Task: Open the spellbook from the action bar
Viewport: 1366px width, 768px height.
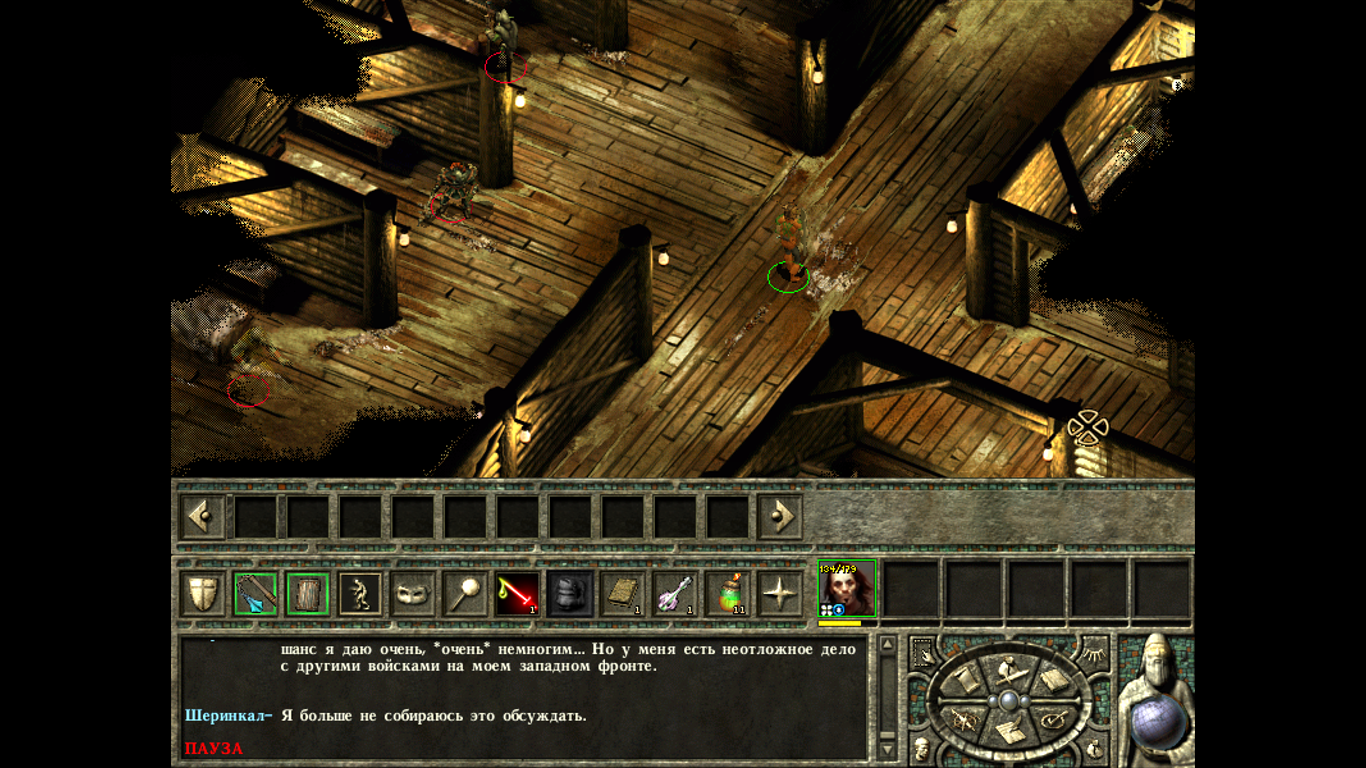Action: click(621, 595)
